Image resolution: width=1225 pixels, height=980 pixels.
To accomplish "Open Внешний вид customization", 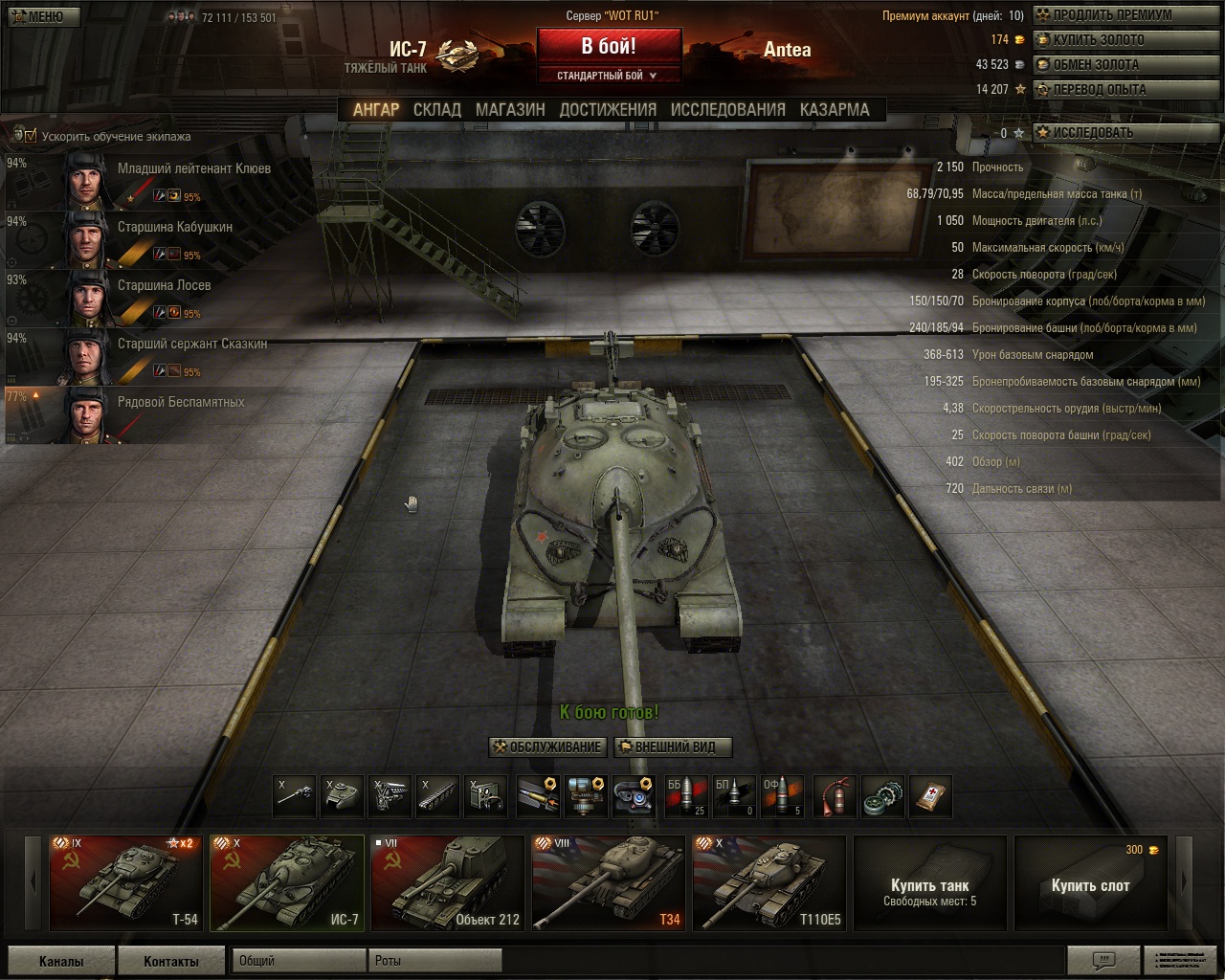I will coord(674,747).
